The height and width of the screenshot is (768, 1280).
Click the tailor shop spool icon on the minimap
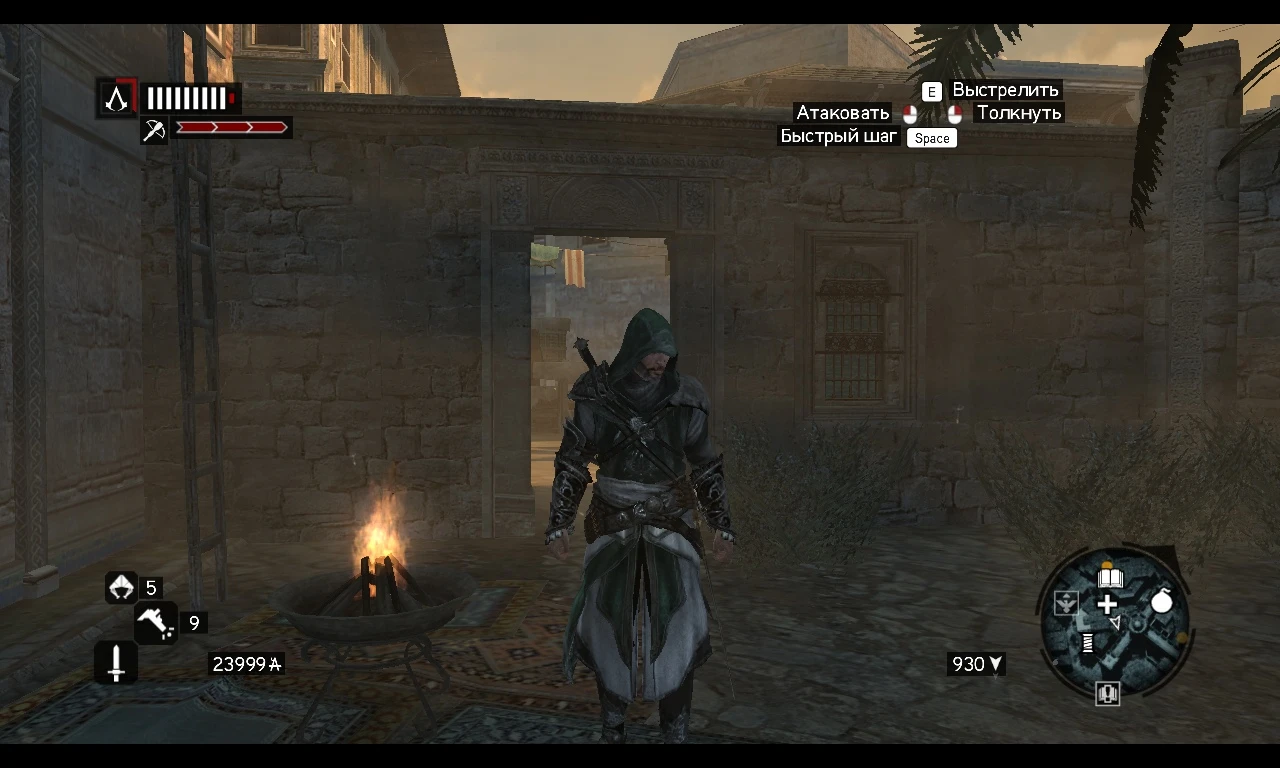(1087, 642)
